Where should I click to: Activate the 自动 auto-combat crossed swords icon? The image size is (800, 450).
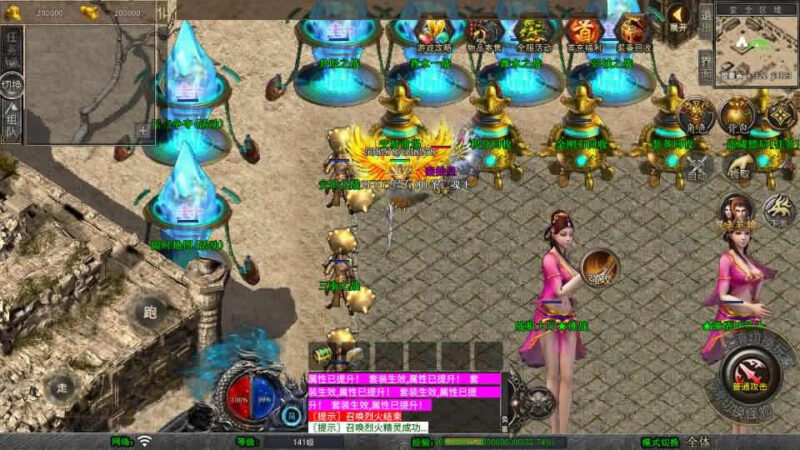click(696, 166)
